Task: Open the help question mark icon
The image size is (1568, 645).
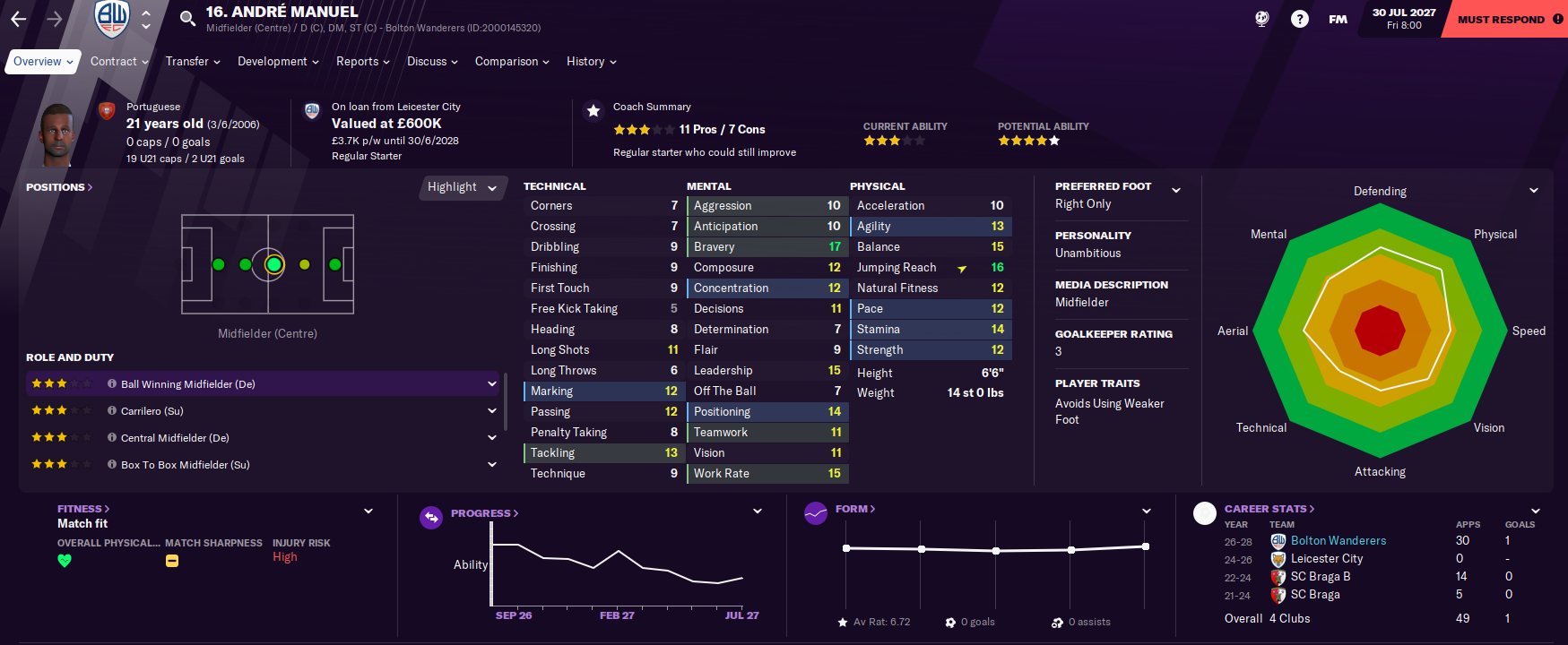Action: click(1299, 19)
